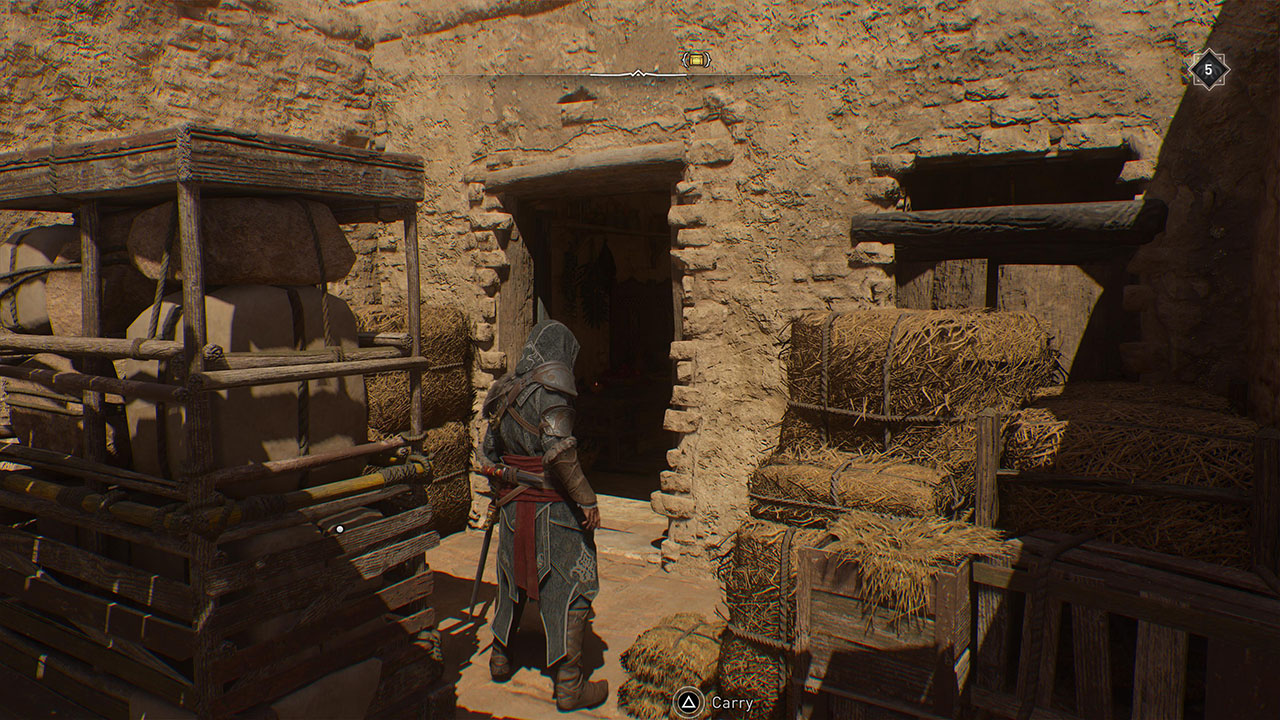The height and width of the screenshot is (720, 1280).
Task: Click the compass line to toggle direction markers
Action: point(636,72)
